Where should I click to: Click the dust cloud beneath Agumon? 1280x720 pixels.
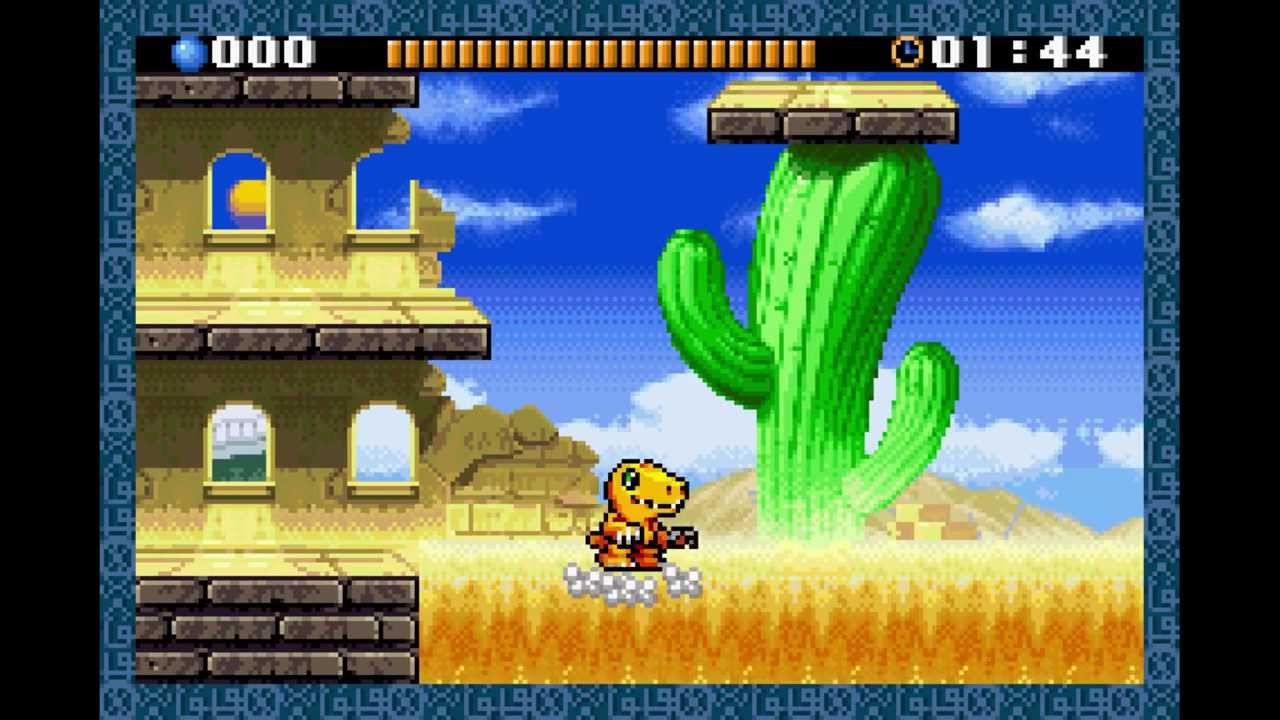[x=630, y=582]
